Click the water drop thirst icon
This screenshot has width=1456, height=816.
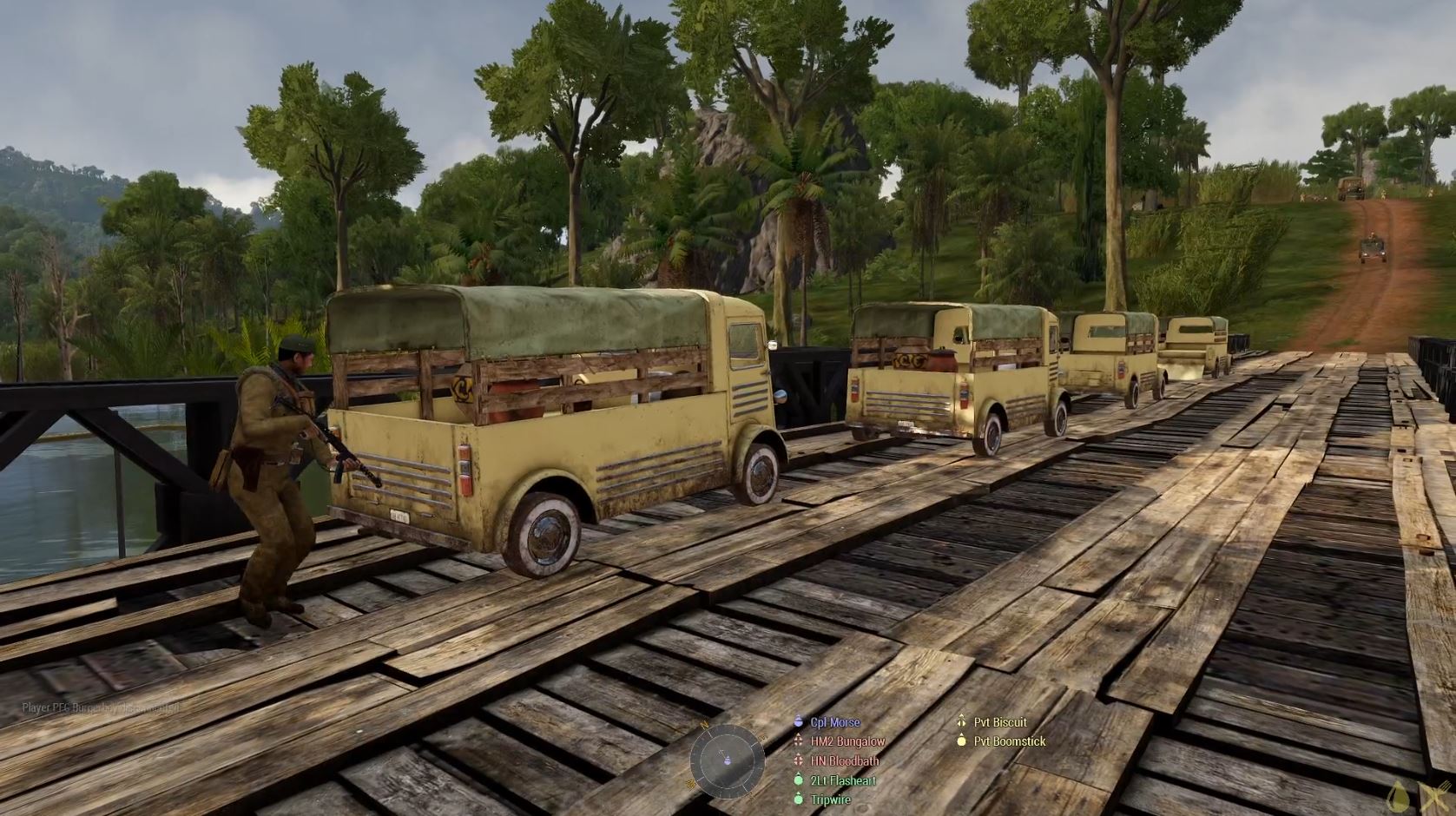click(1398, 797)
